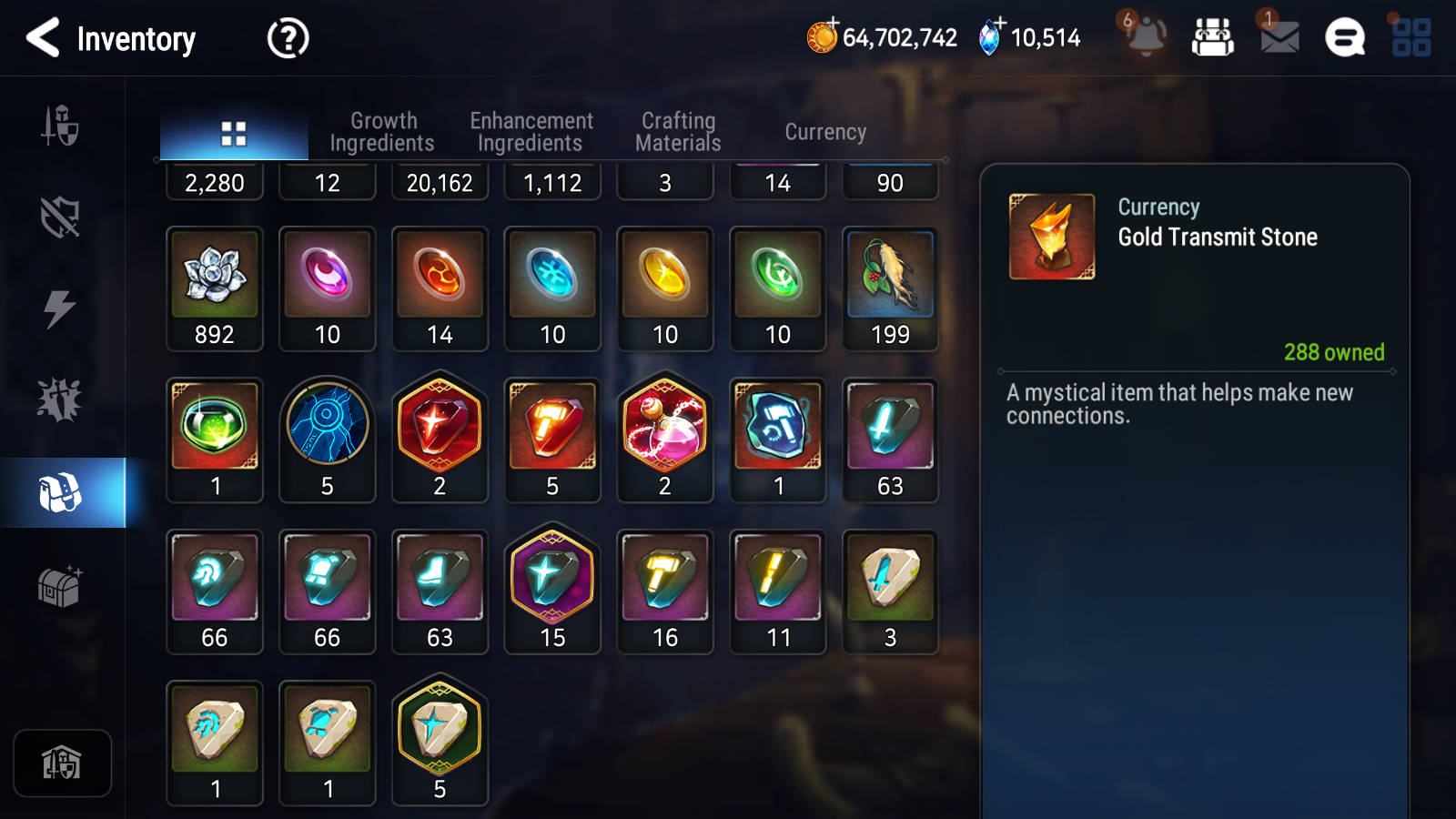
Task: Switch to the Currency tab
Action: (x=824, y=132)
